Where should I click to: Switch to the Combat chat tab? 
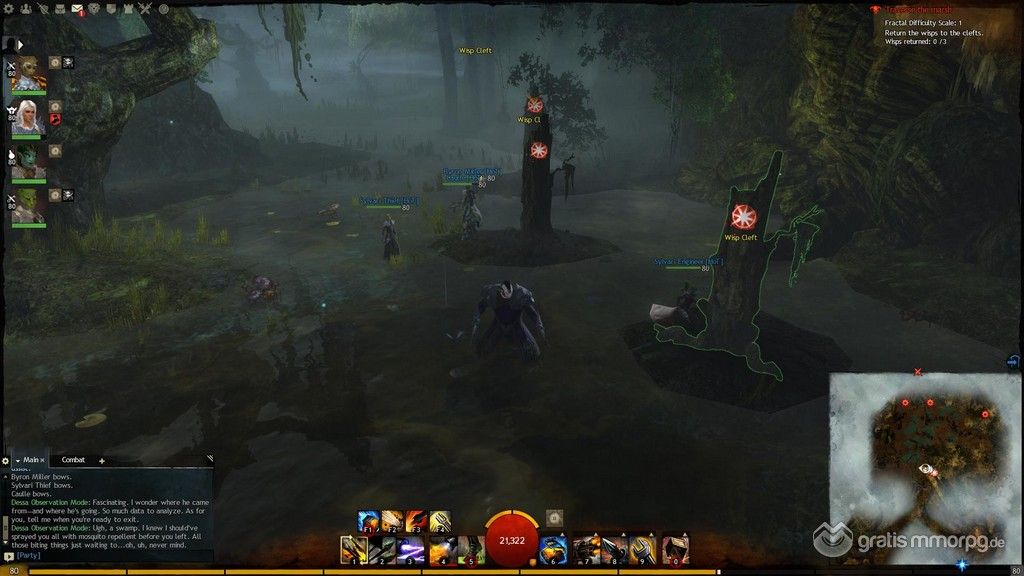(74, 460)
